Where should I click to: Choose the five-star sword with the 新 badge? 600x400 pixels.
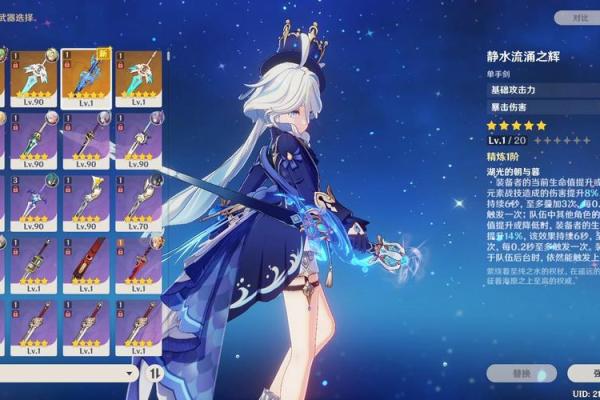tap(86, 78)
